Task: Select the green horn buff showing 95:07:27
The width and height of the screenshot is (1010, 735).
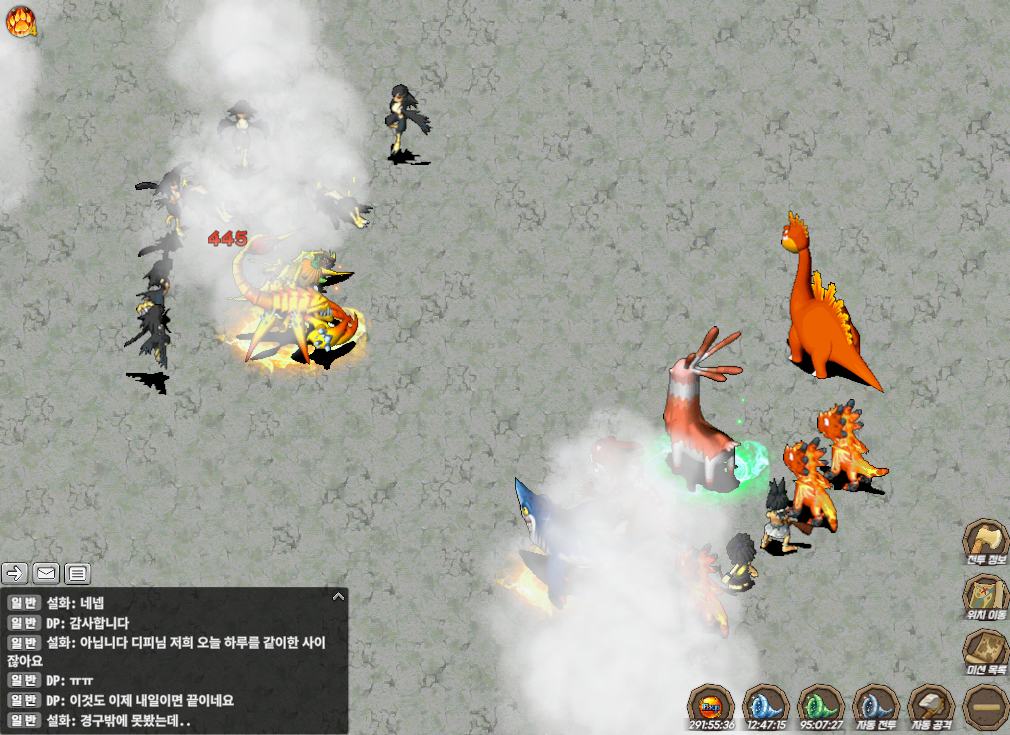Action: [821, 704]
